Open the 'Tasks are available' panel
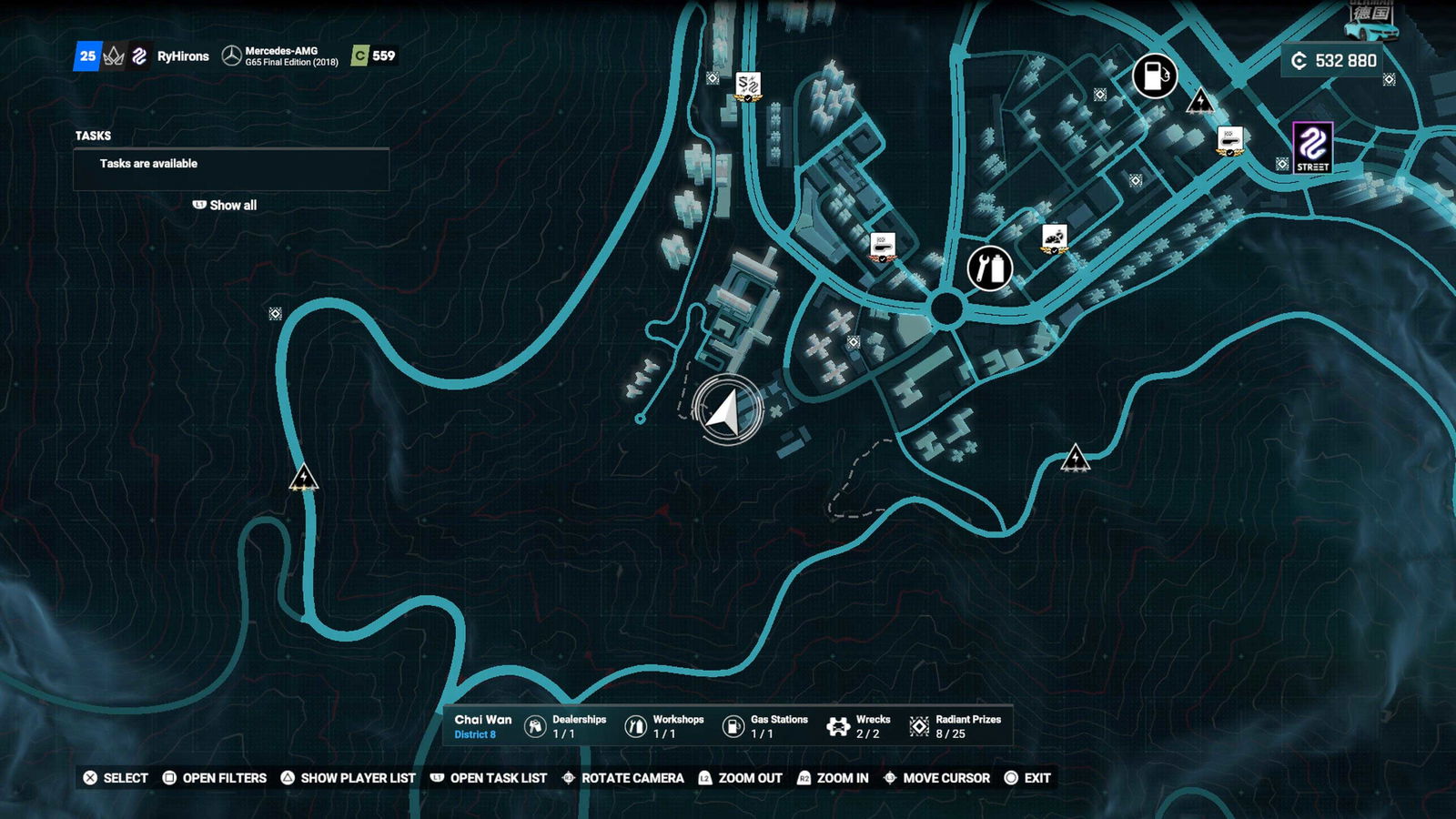This screenshot has width=1456, height=819. [x=231, y=165]
